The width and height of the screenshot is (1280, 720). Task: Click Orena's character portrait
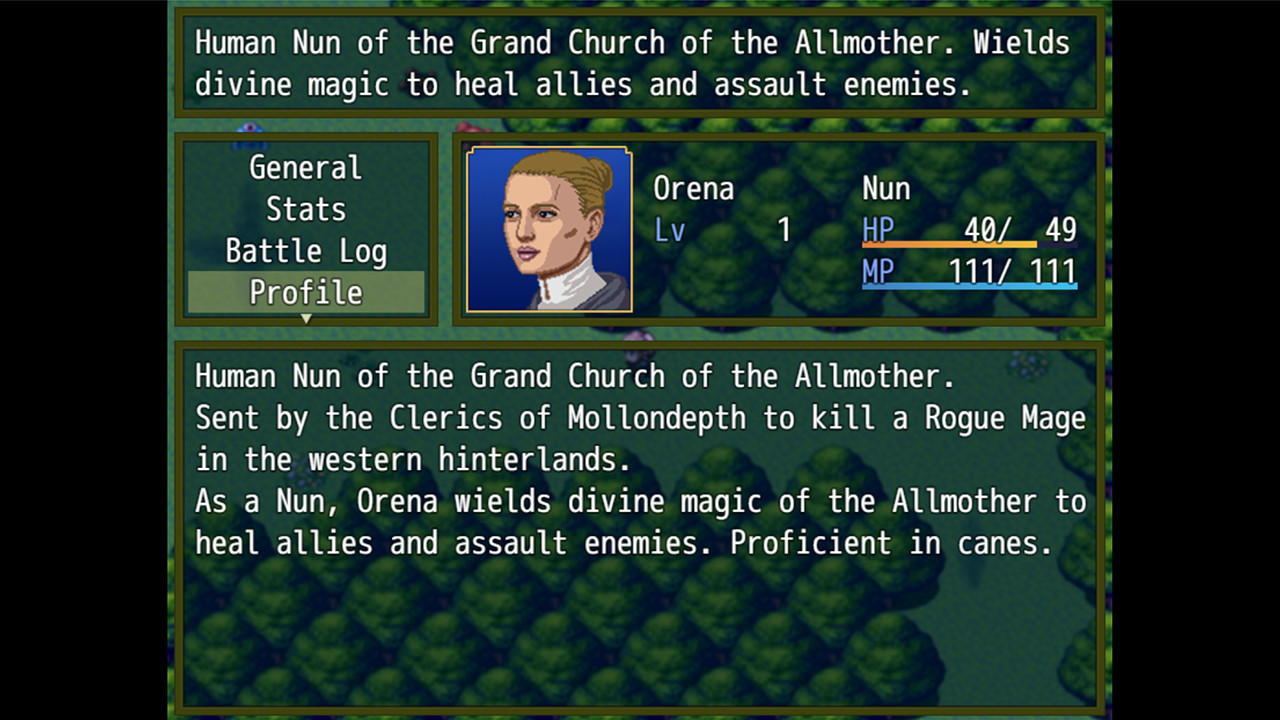tap(548, 228)
